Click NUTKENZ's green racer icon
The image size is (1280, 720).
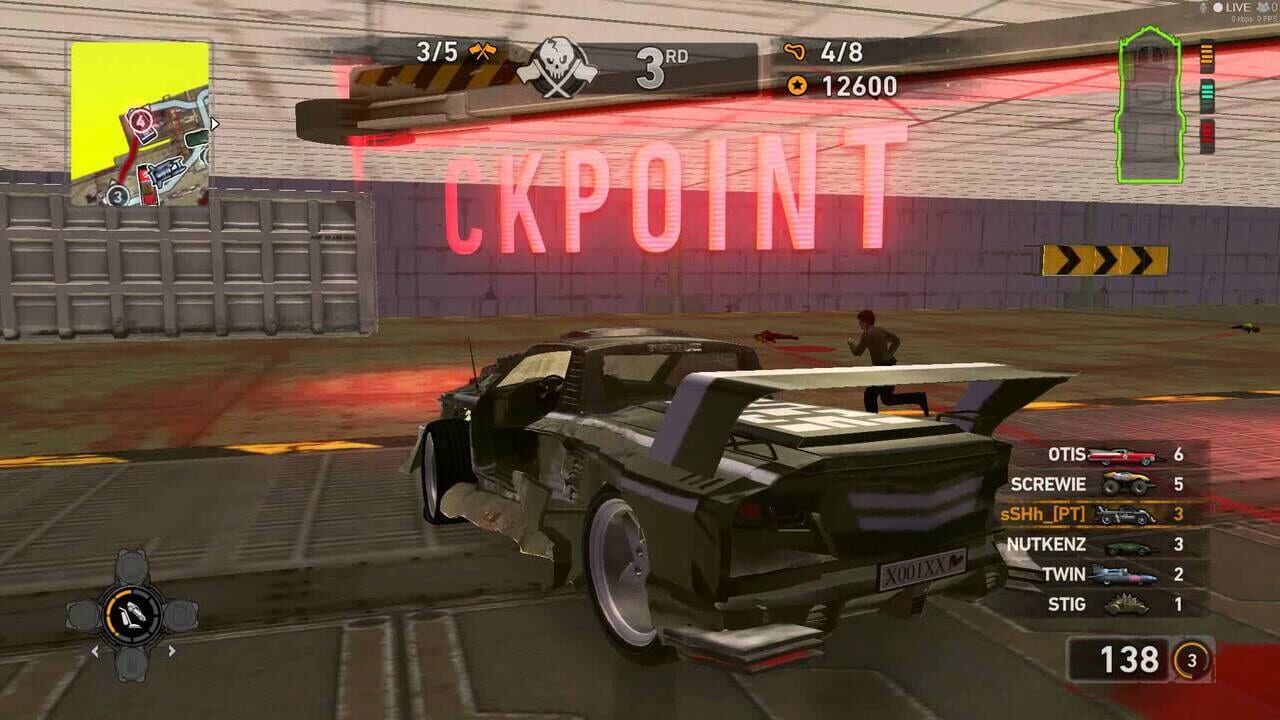click(1128, 545)
